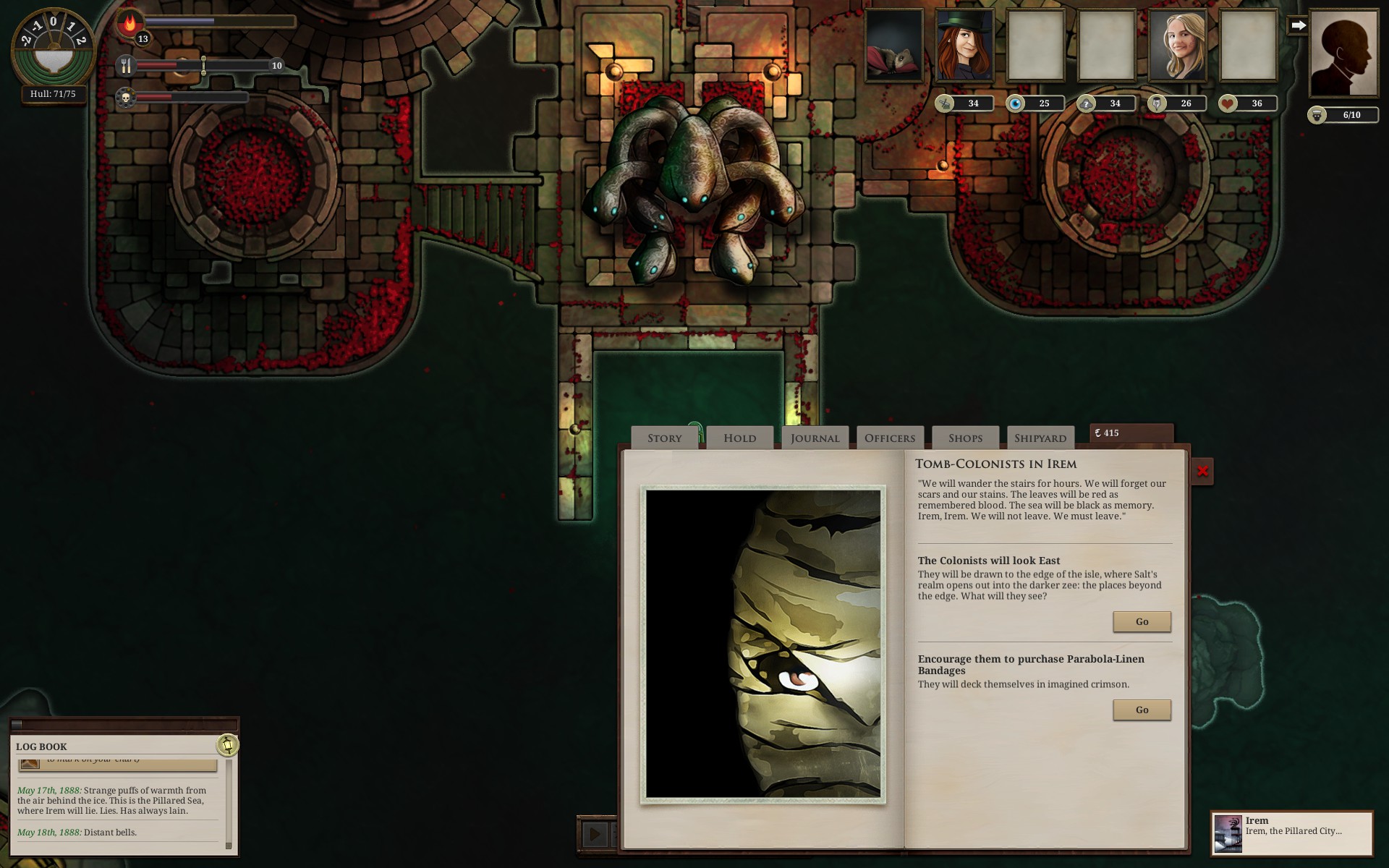Click the Hearts stat icon showing 36

tap(1228, 103)
